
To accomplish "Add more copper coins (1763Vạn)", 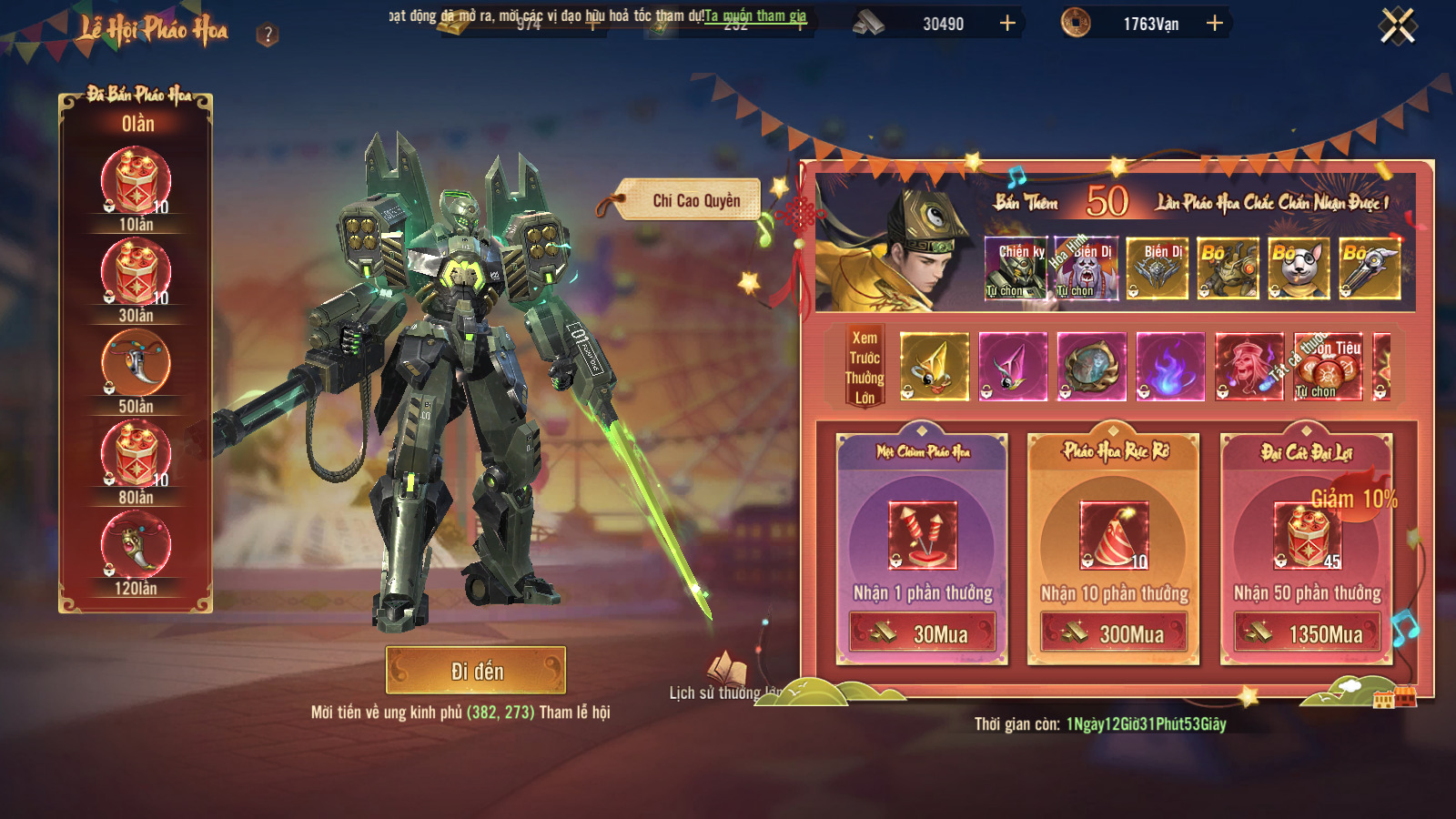I will (x=1214, y=24).
